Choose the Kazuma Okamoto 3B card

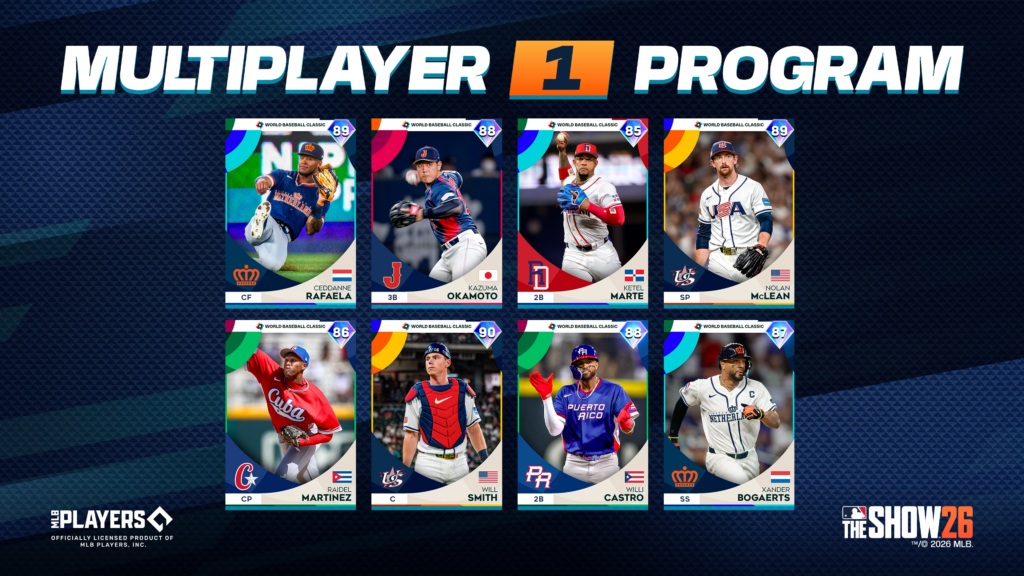[436, 212]
